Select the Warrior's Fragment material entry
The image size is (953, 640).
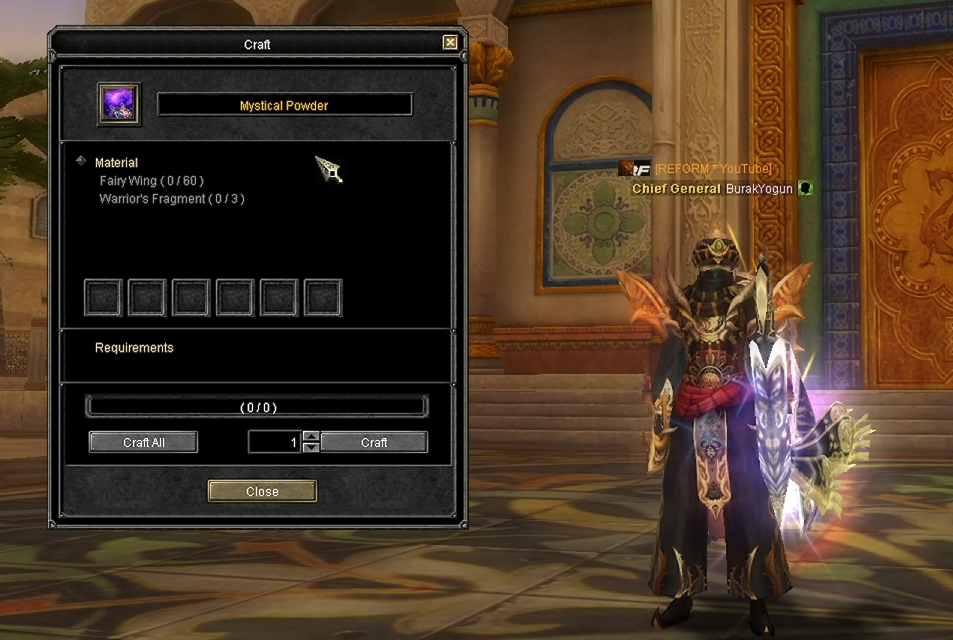(x=171, y=199)
